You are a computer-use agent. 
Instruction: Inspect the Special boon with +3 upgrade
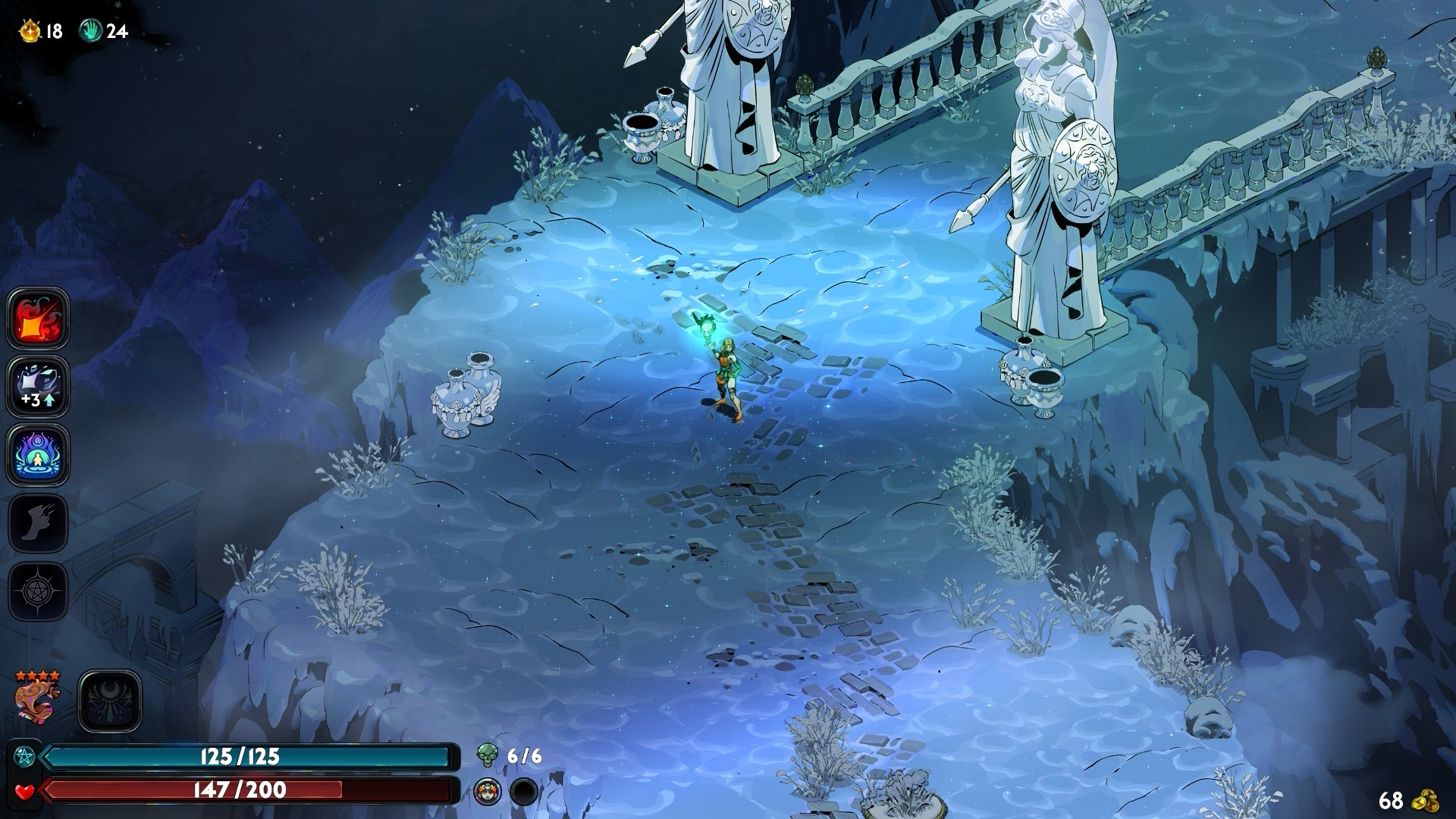(38, 386)
